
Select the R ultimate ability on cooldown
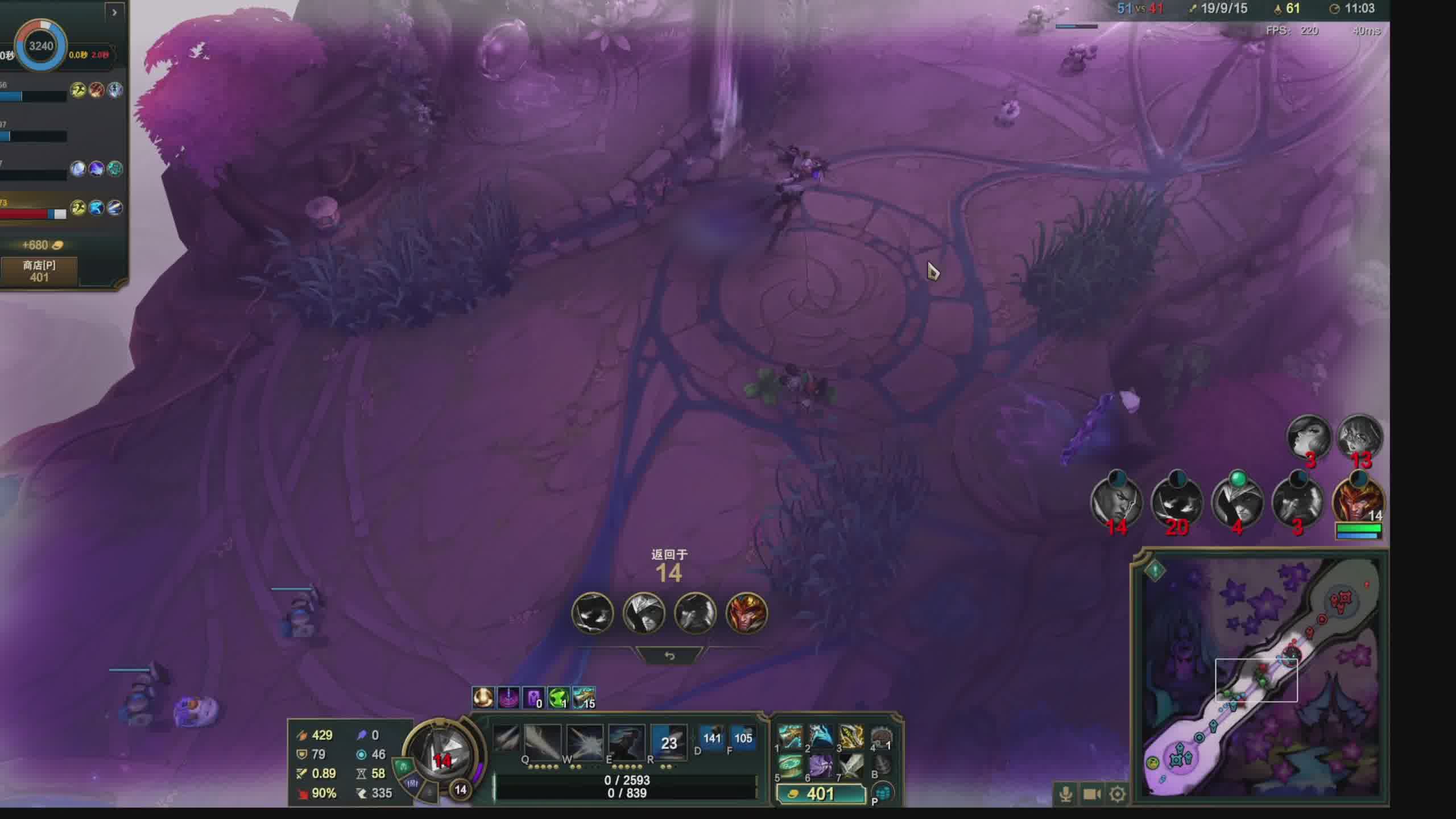point(626,742)
